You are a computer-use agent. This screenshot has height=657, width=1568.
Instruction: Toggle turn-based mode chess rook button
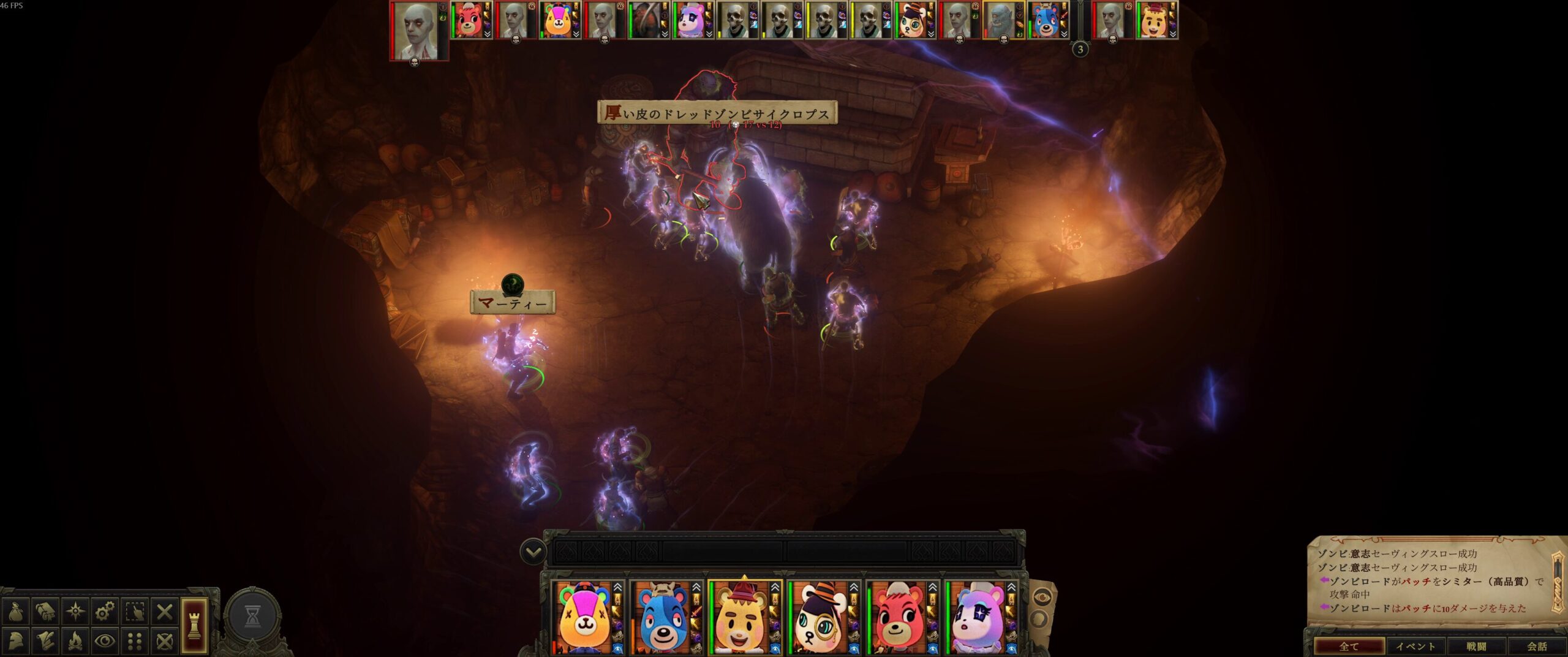(194, 625)
